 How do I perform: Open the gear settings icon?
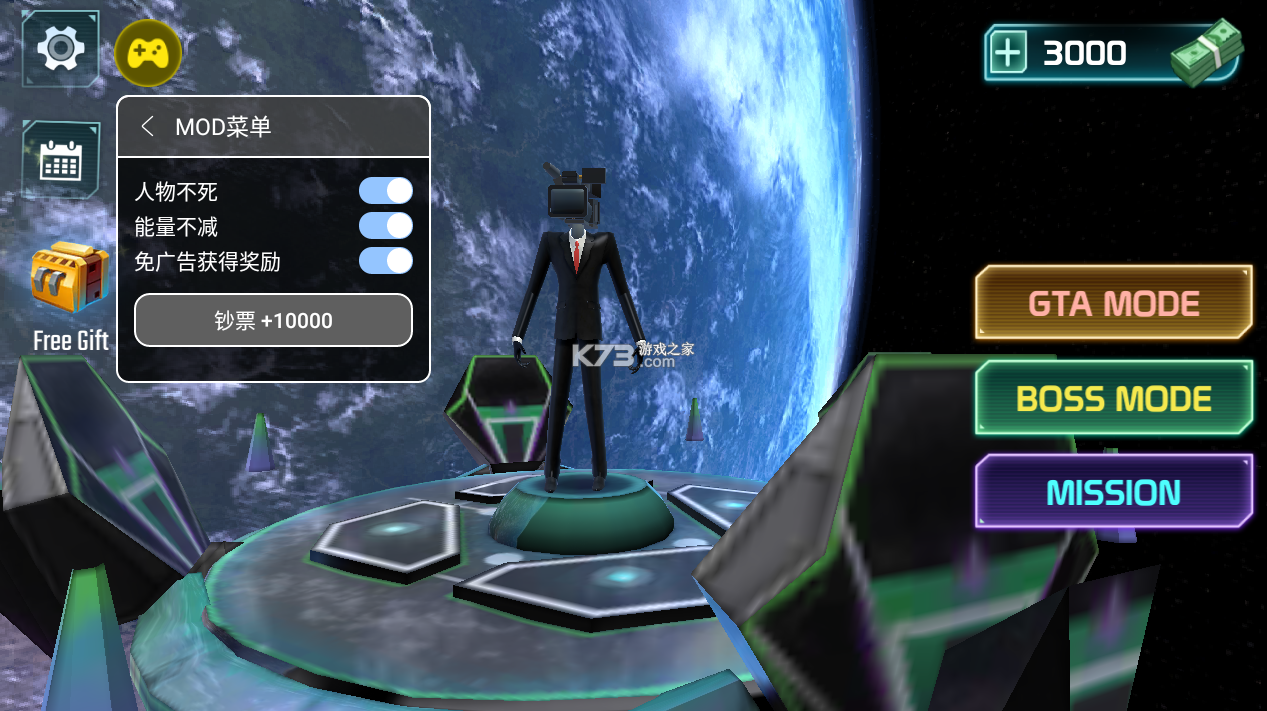[x=60, y=48]
